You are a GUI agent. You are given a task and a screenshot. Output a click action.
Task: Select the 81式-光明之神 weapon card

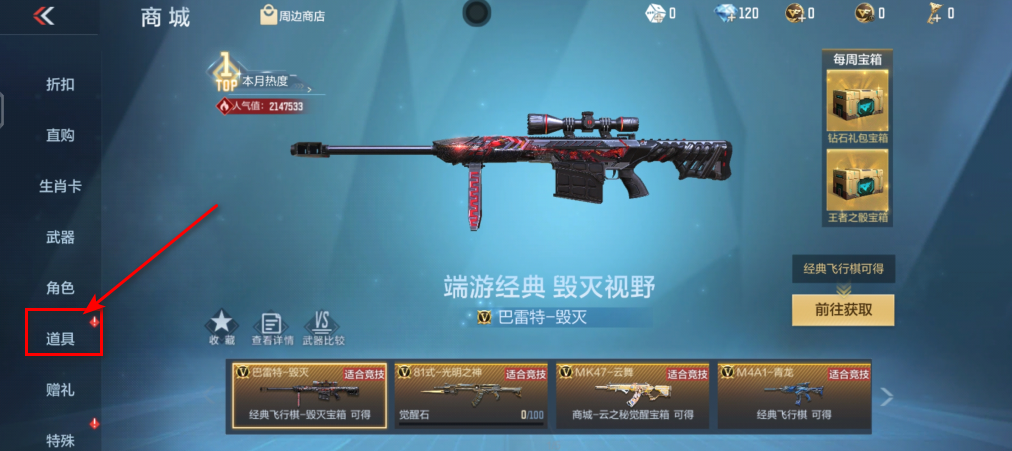point(469,395)
